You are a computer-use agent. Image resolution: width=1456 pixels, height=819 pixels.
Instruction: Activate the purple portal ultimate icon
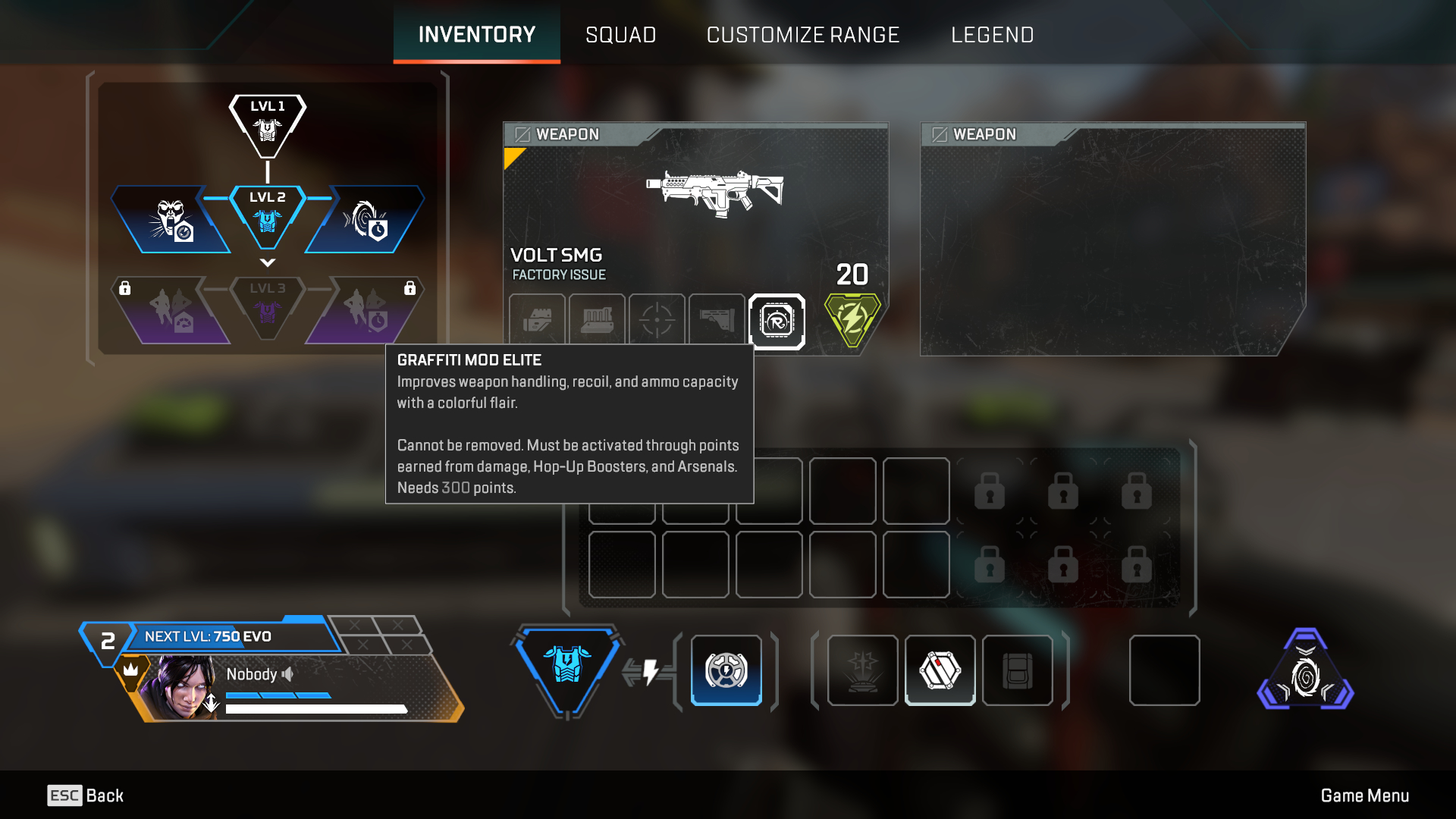tap(1305, 672)
